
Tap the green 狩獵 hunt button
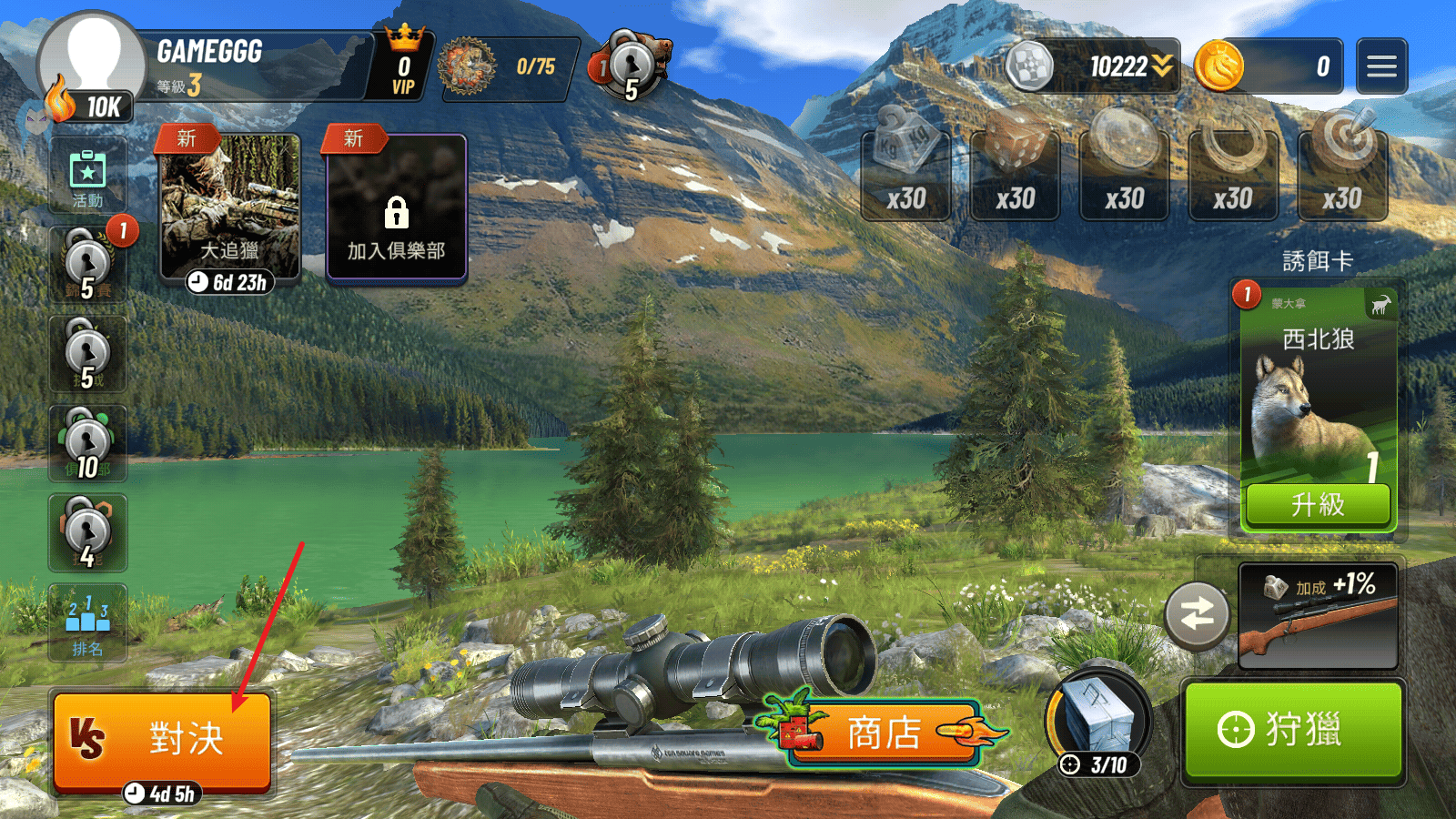pyautogui.click(x=1292, y=730)
